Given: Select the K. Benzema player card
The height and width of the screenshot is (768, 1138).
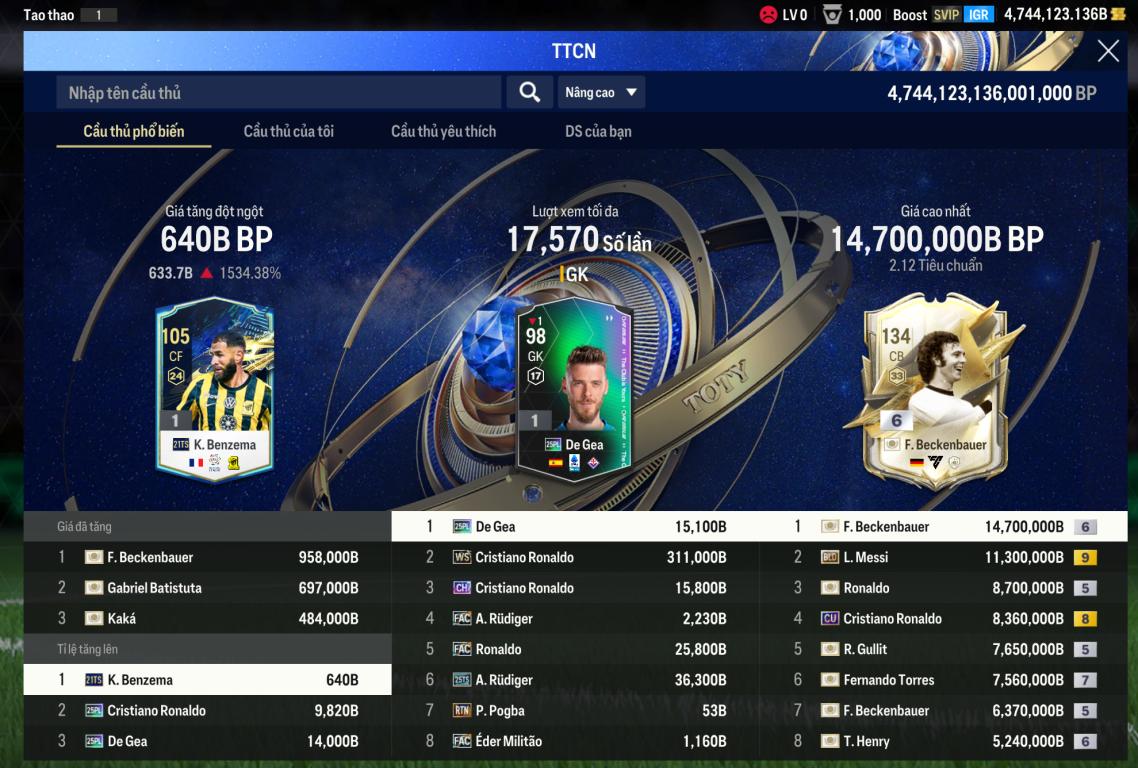Looking at the screenshot, I should 214,390.
